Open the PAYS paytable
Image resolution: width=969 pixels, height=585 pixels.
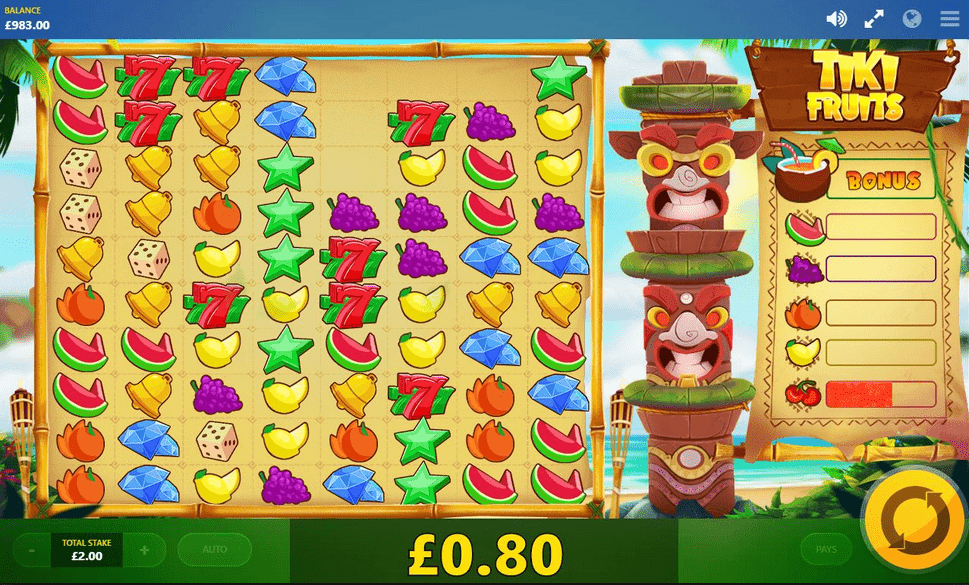(827, 549)
